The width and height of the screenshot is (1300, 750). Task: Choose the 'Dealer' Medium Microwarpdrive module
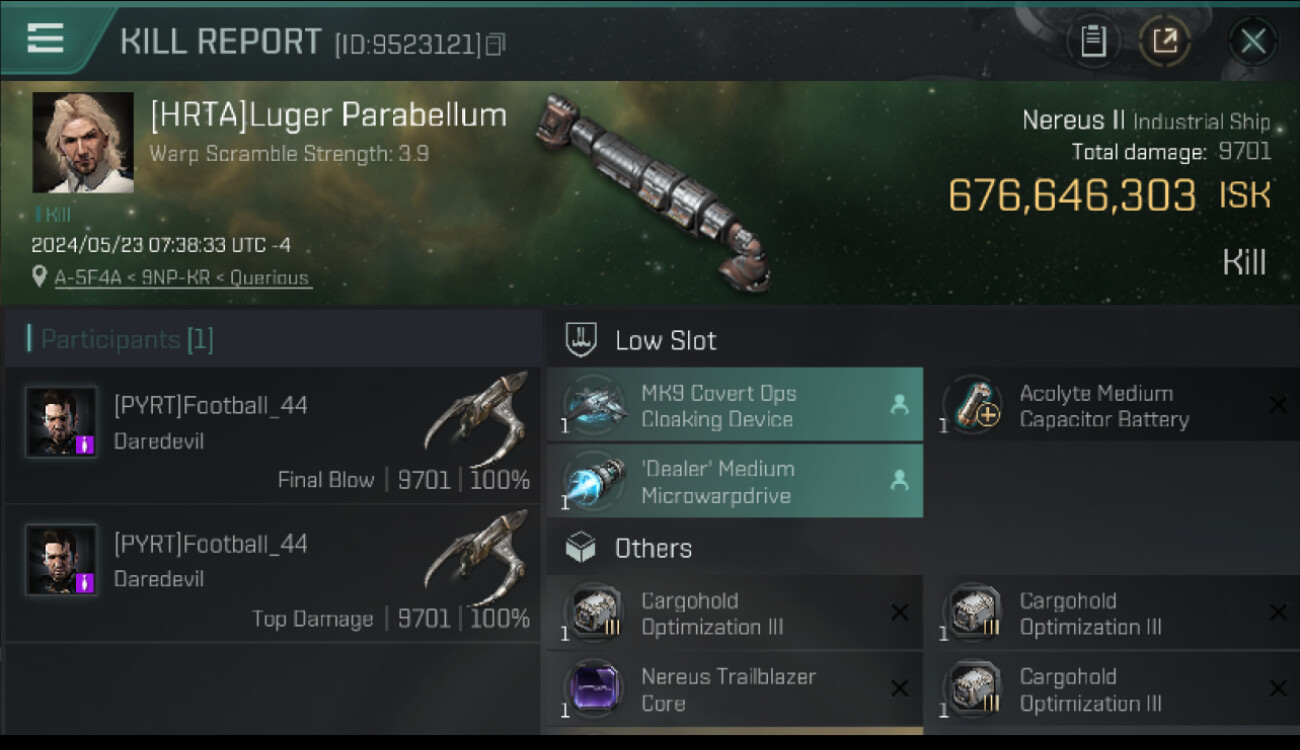[734, 481]
